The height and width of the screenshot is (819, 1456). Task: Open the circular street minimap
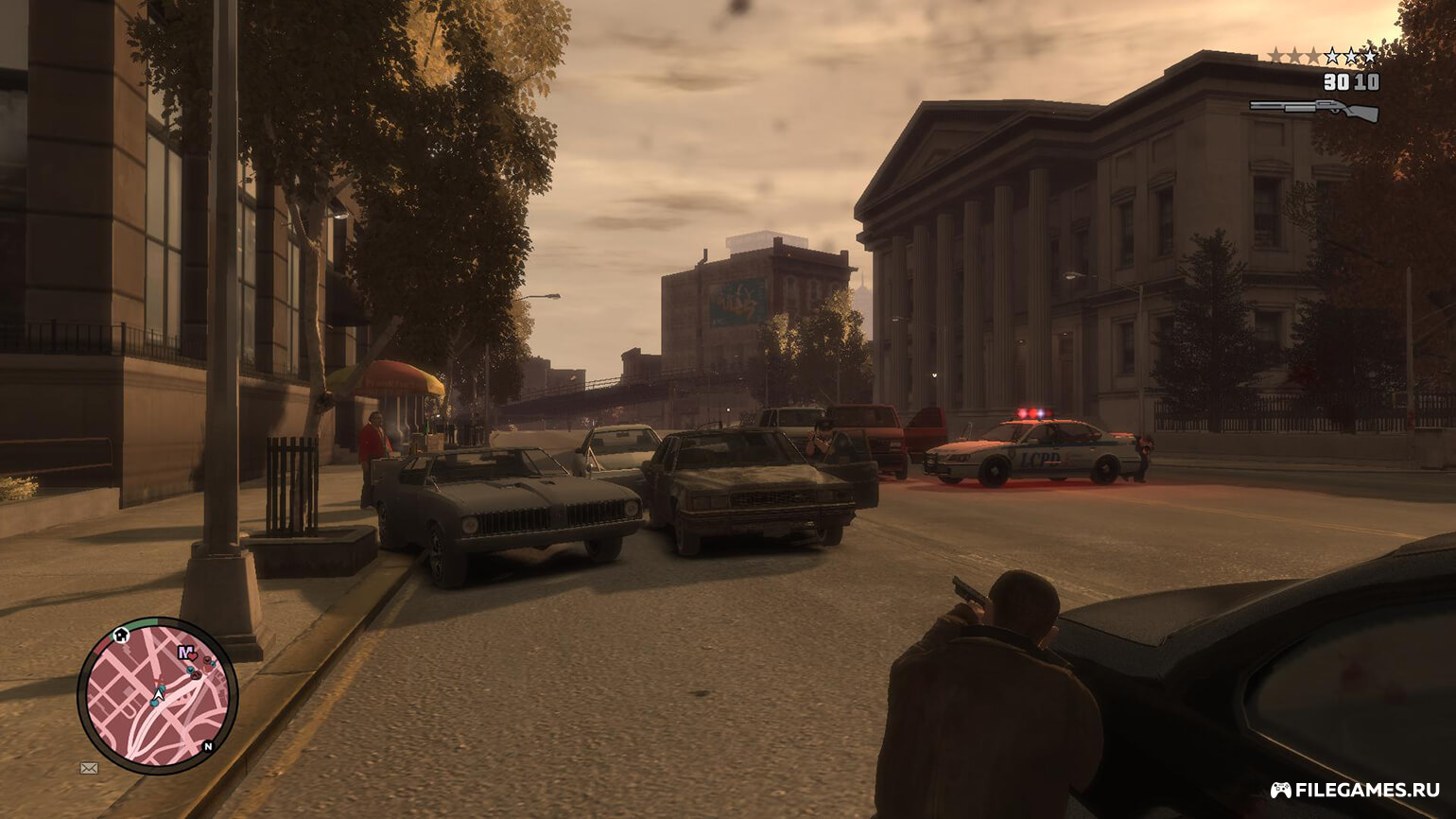(157, 696)
